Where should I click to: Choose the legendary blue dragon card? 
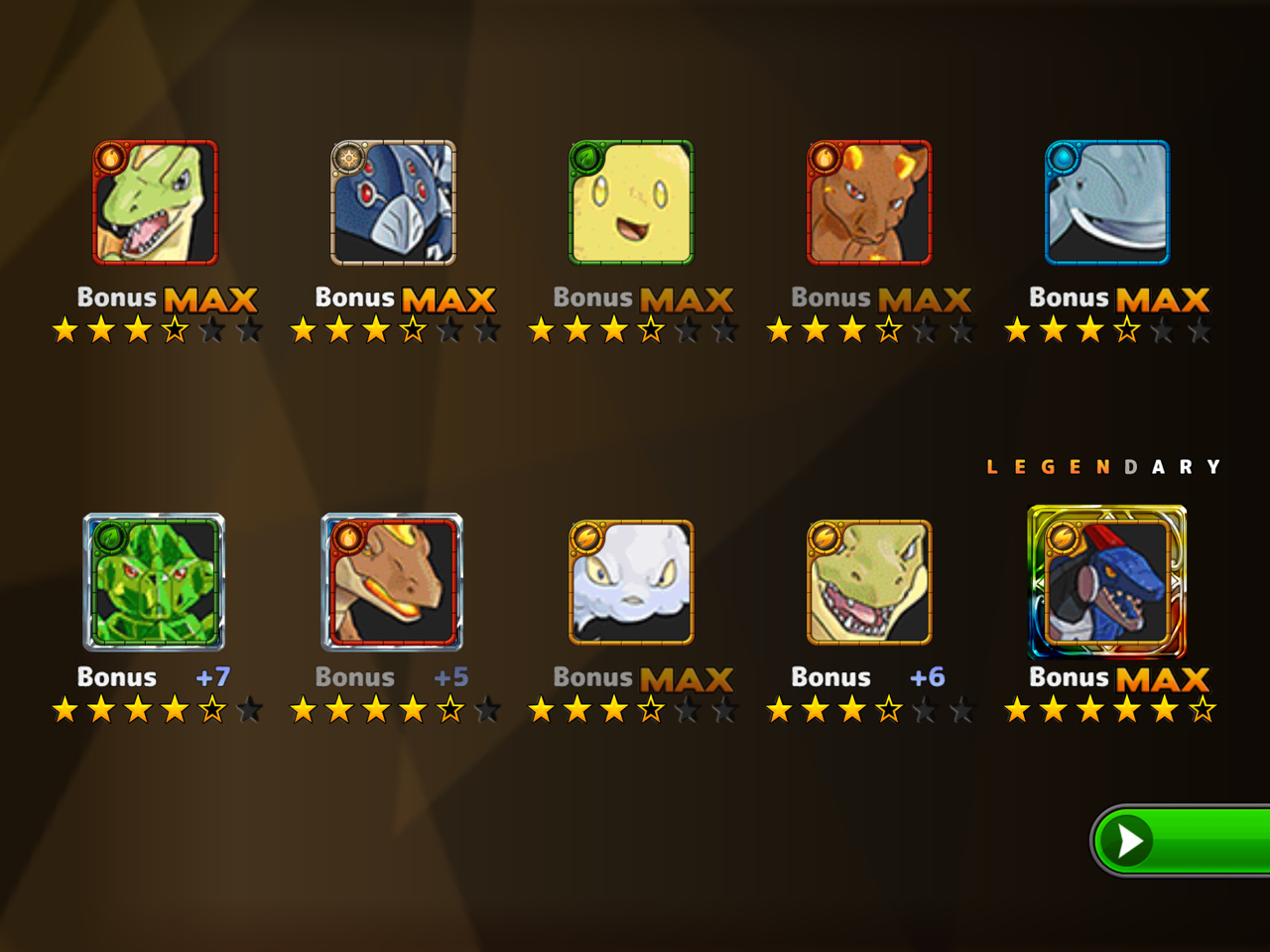tap(1107, 582)
